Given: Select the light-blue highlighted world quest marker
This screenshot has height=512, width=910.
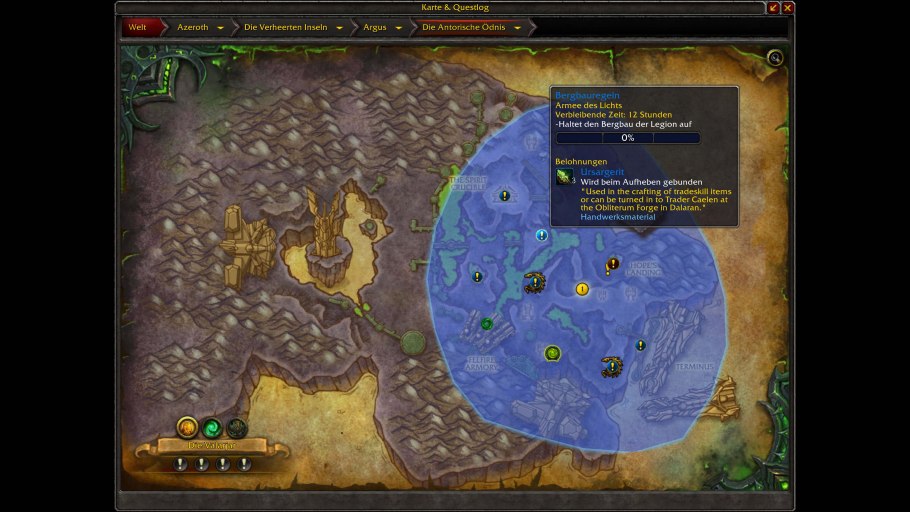Looking at the screenshot, I should (542, 235).
